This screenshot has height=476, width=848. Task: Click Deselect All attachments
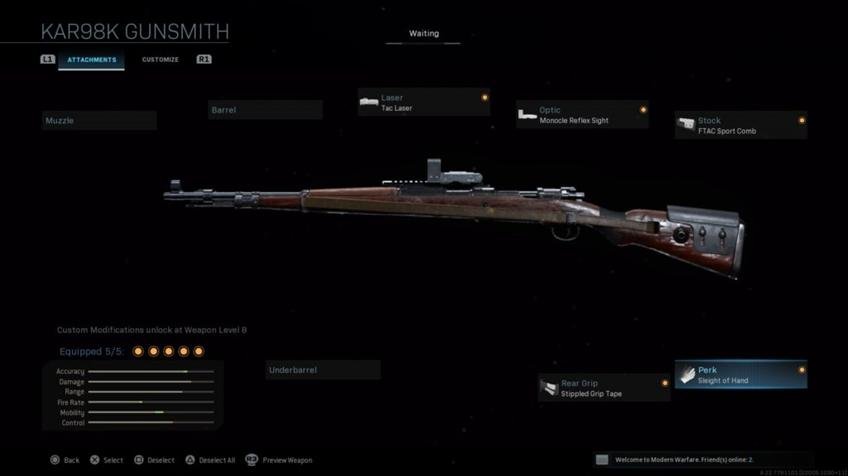(x=210, y=460)
